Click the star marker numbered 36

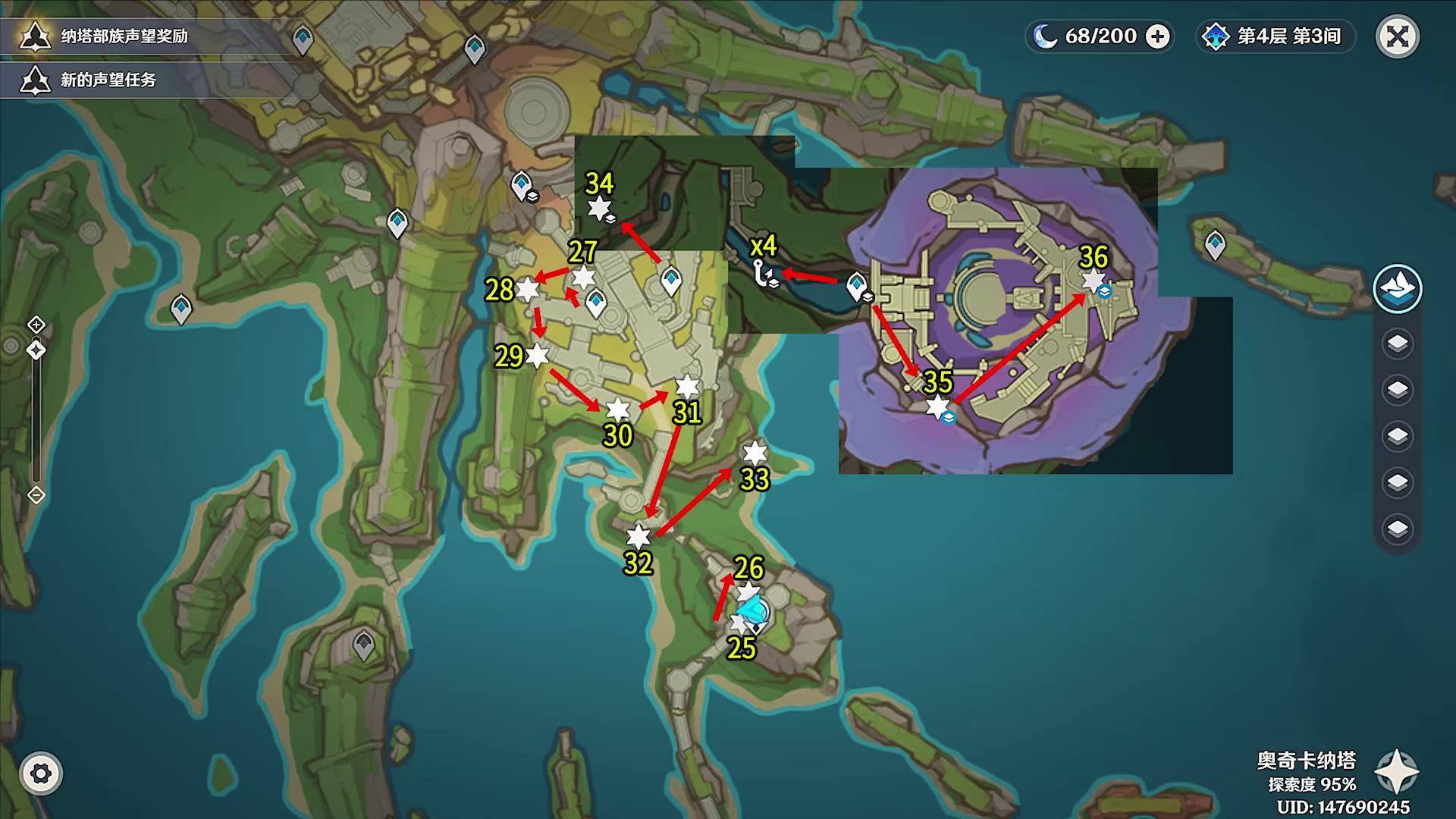[1093, 281]
